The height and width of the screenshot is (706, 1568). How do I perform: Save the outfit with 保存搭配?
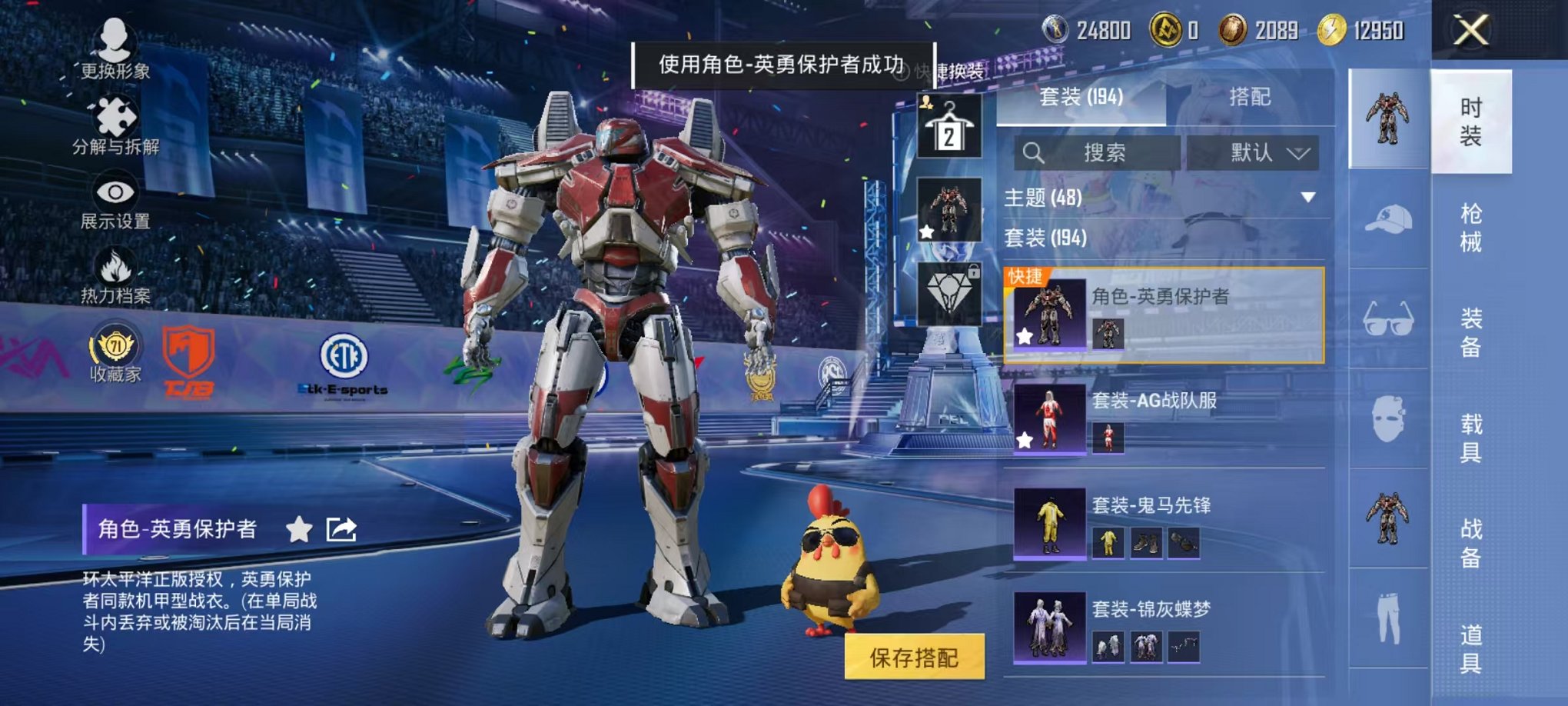tap(914, 657)
